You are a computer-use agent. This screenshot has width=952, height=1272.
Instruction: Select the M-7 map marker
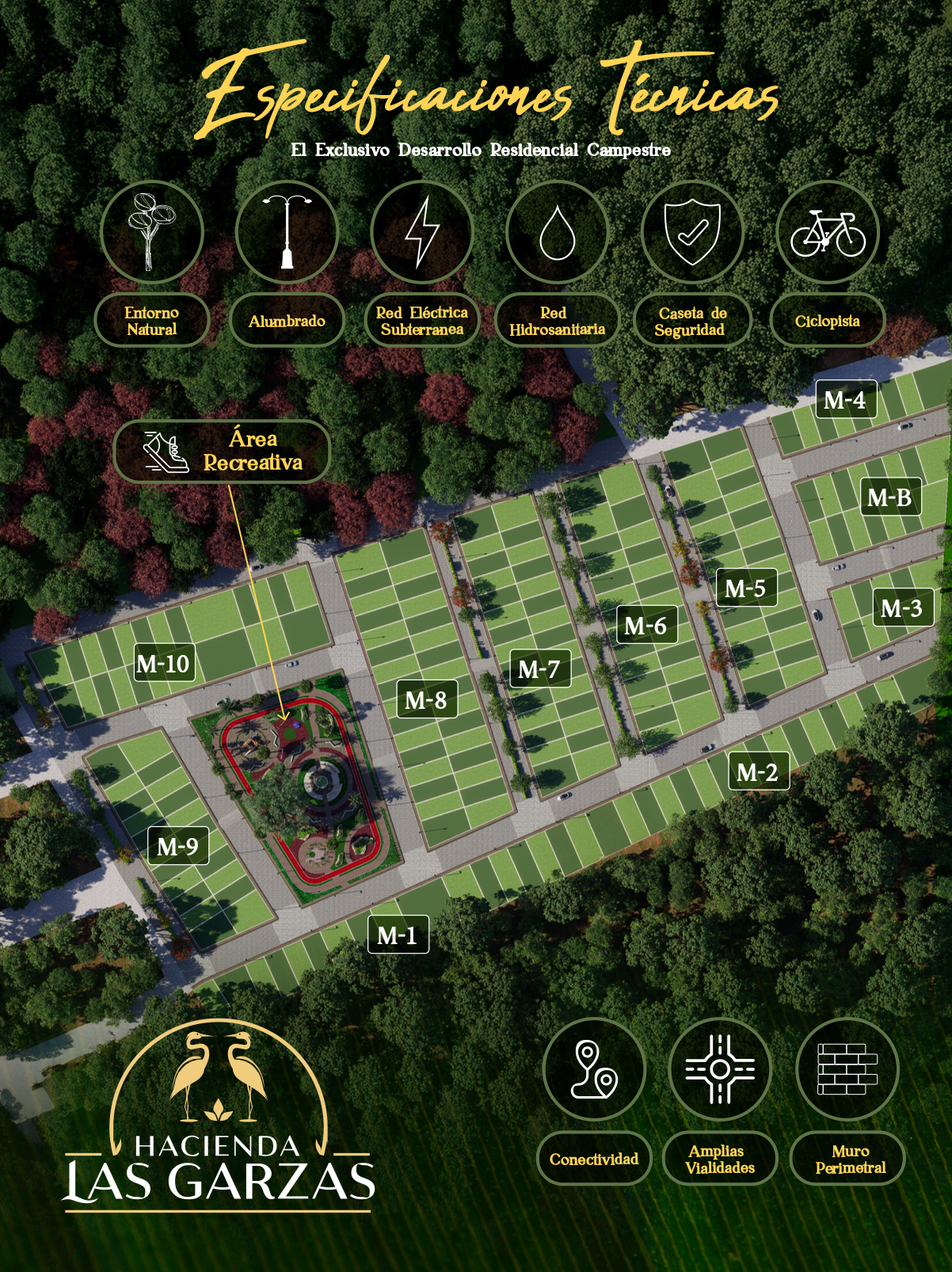tap(539, 668)
